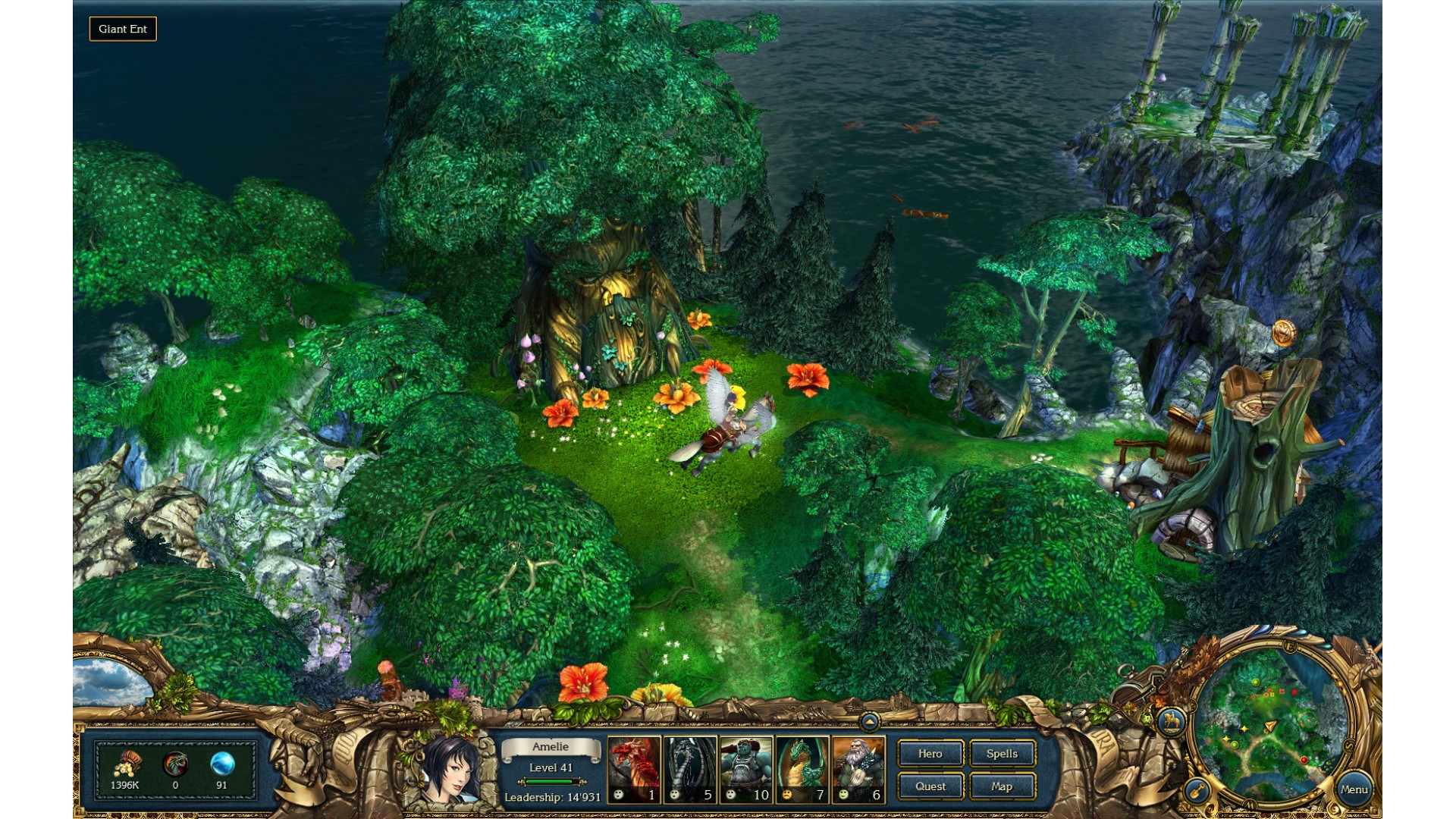This screenshot has width=1456, height=819.
Task: Select the bearded giant troop slot
Action: point(858,769)
